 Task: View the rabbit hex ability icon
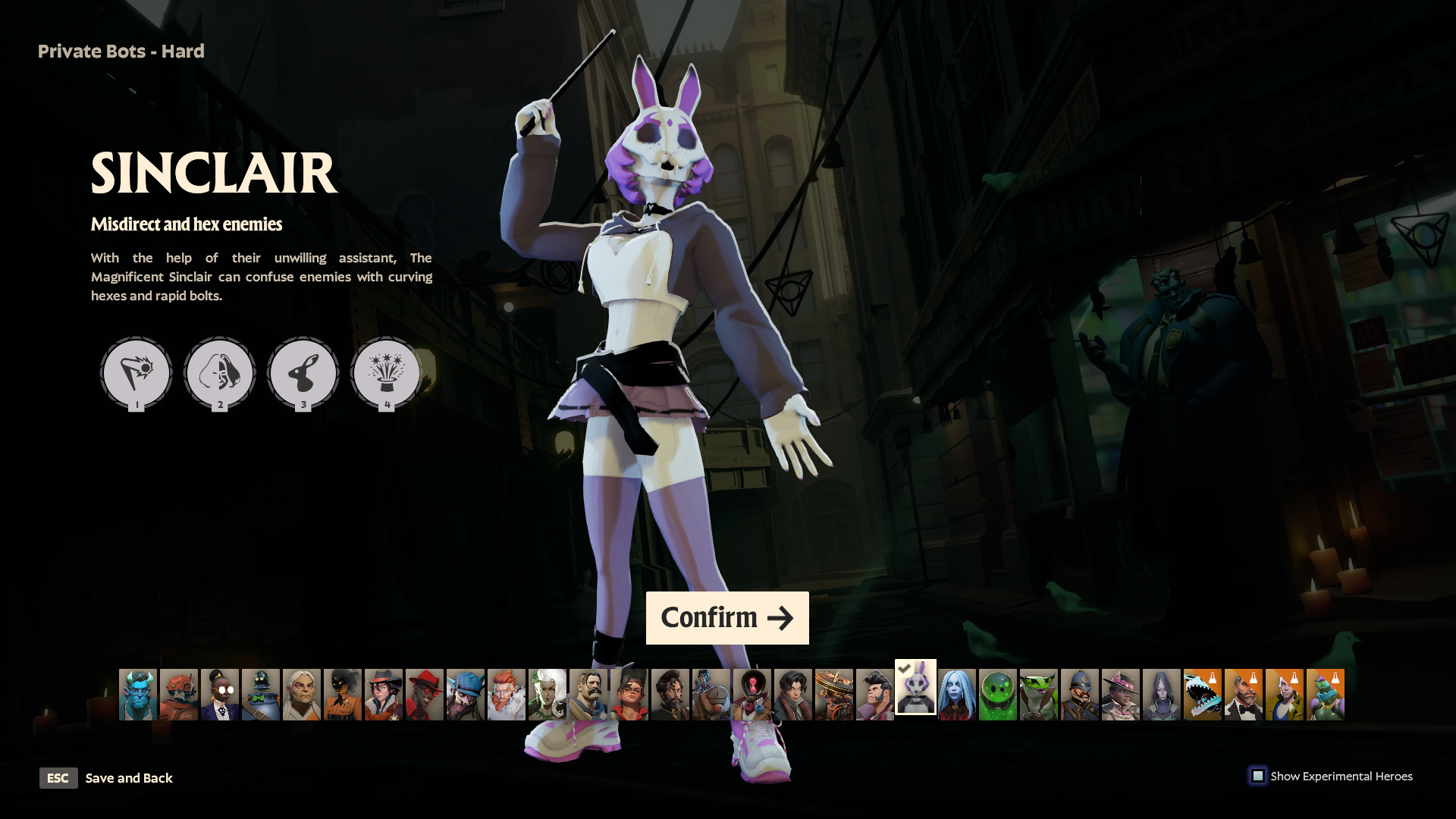(303, 372)
